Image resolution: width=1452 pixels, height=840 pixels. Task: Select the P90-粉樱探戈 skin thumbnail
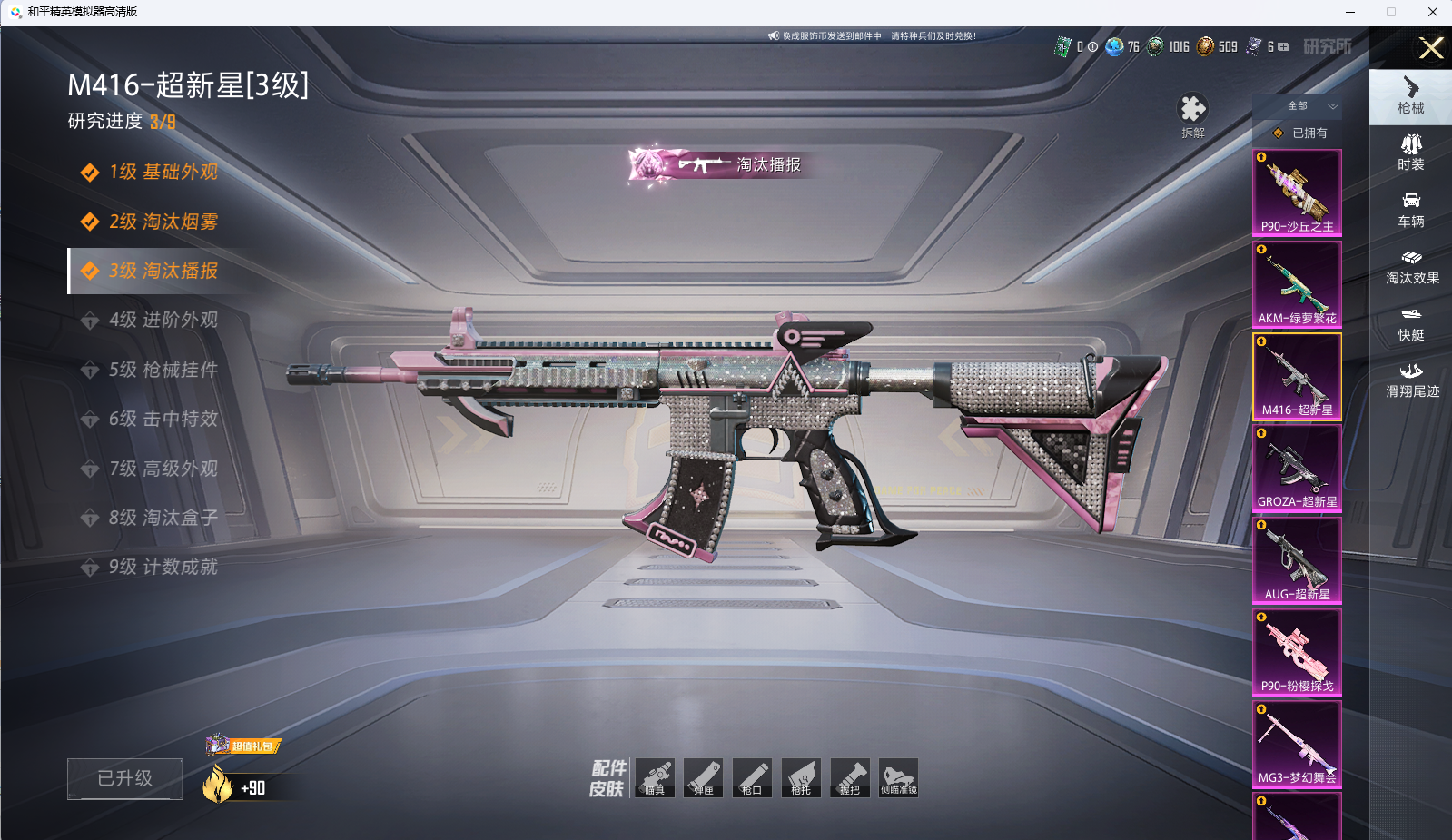pyautogui.click(x=1297, y=651)
